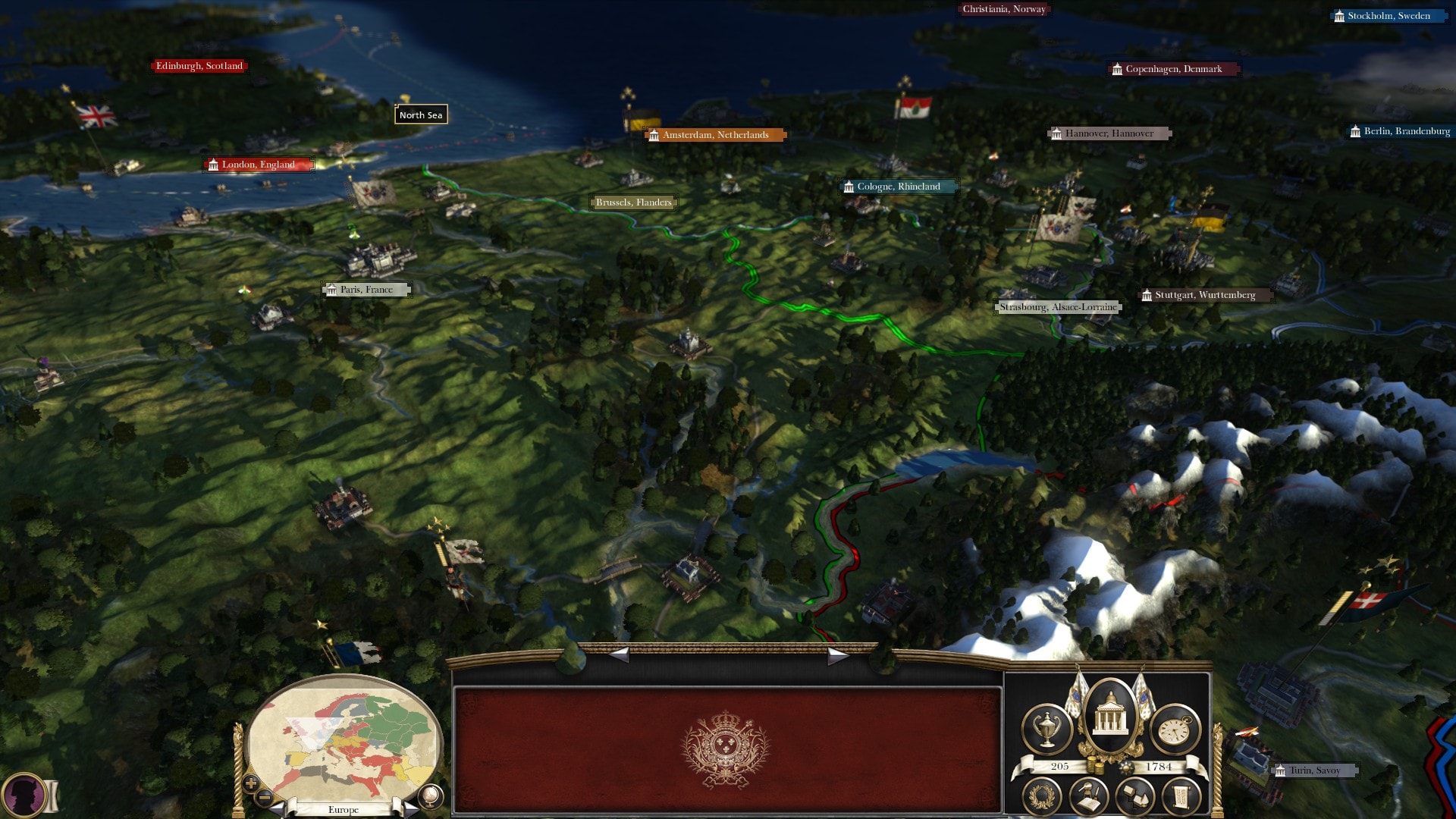This screenshot has height=819, width=1456.
Task: Open the laurel wreath panel
Action: point(1042,797)
